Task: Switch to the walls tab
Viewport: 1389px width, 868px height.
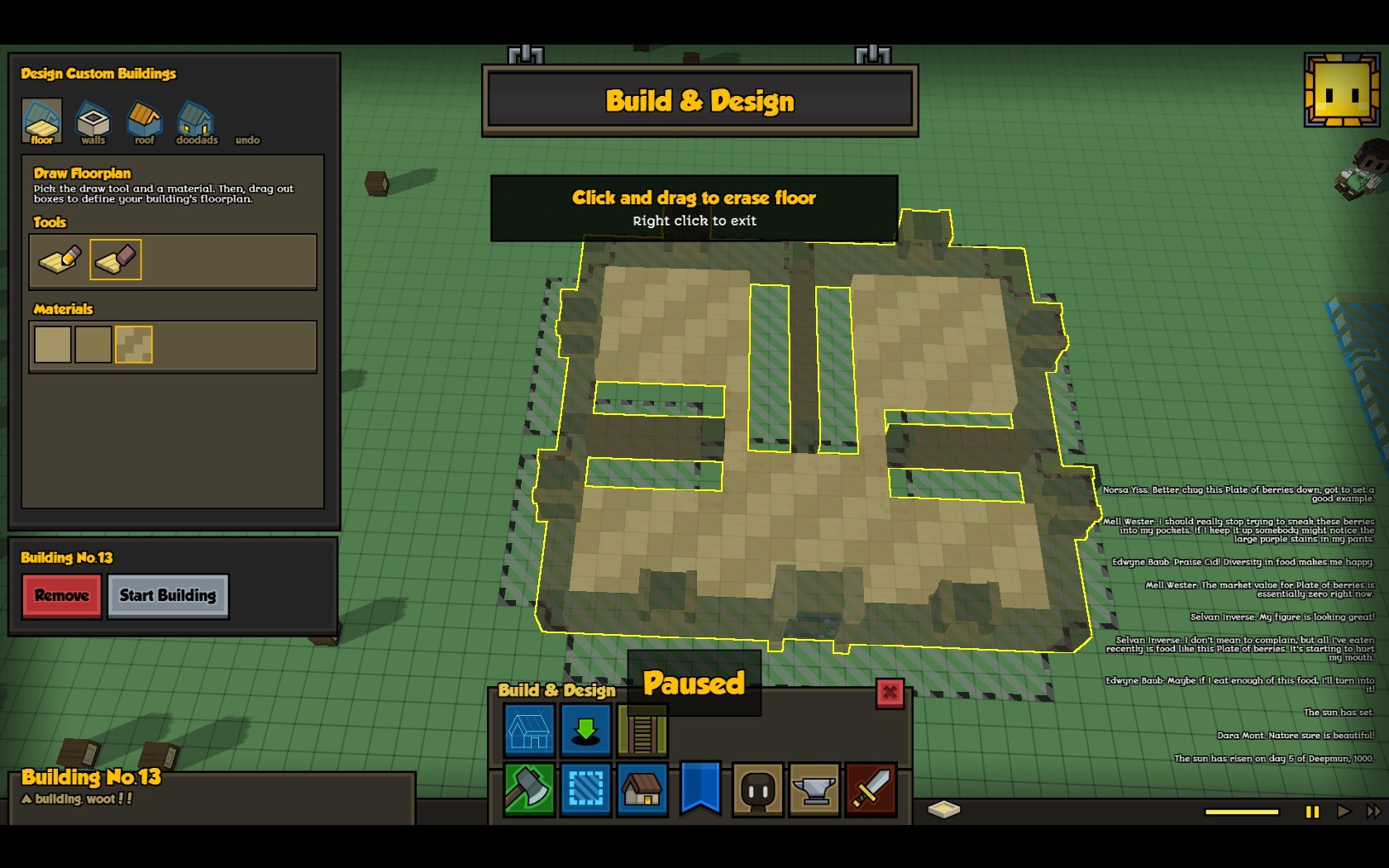Action: click(93, 122)
